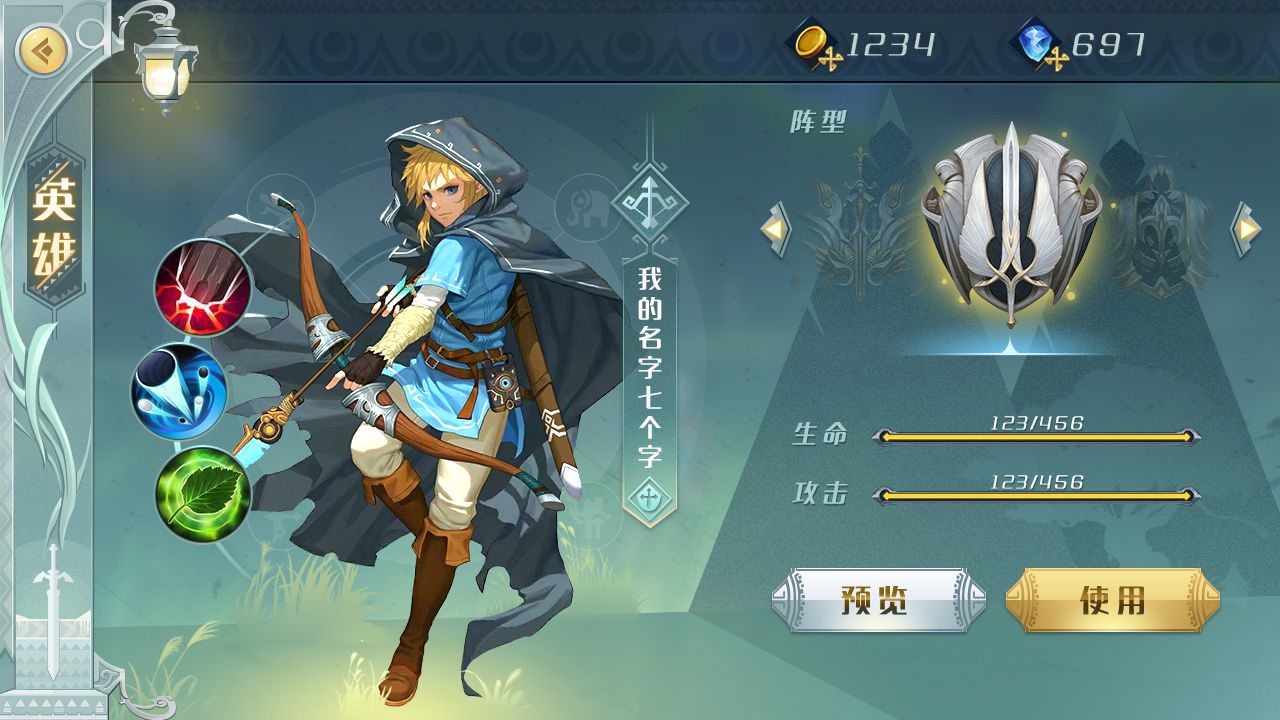
Task: Show the previous formation with left arrow
Action: [x=776, y=229]
